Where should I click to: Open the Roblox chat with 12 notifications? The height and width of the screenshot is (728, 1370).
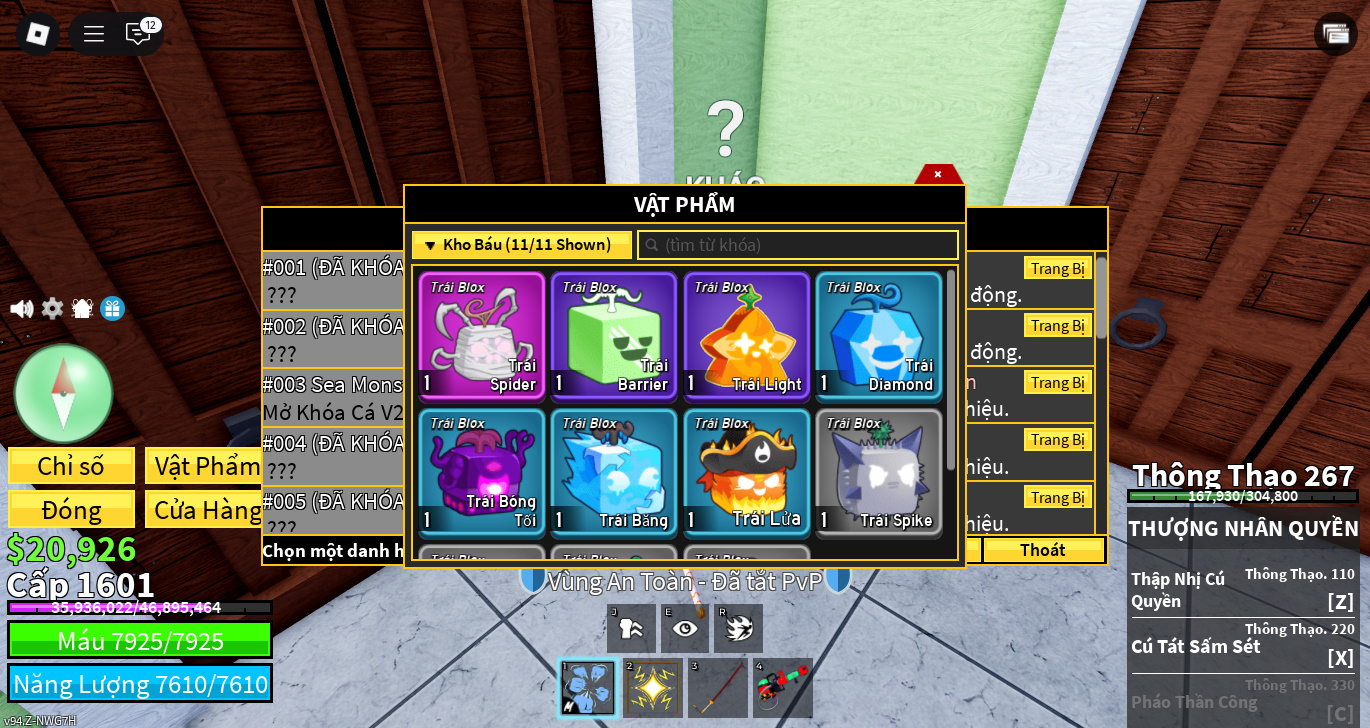[138, 34]
